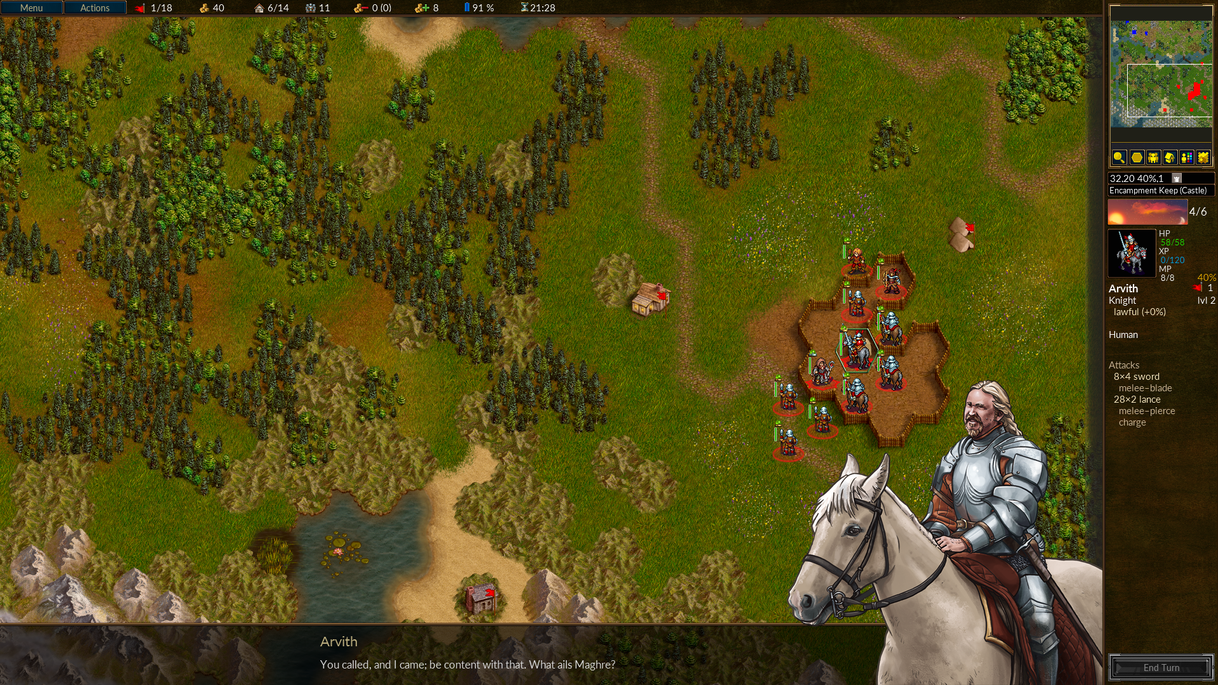This screenshot has width=1218, height=685.
Task: Click the sunset time-of-day image
Action: tap(1146, 212)
